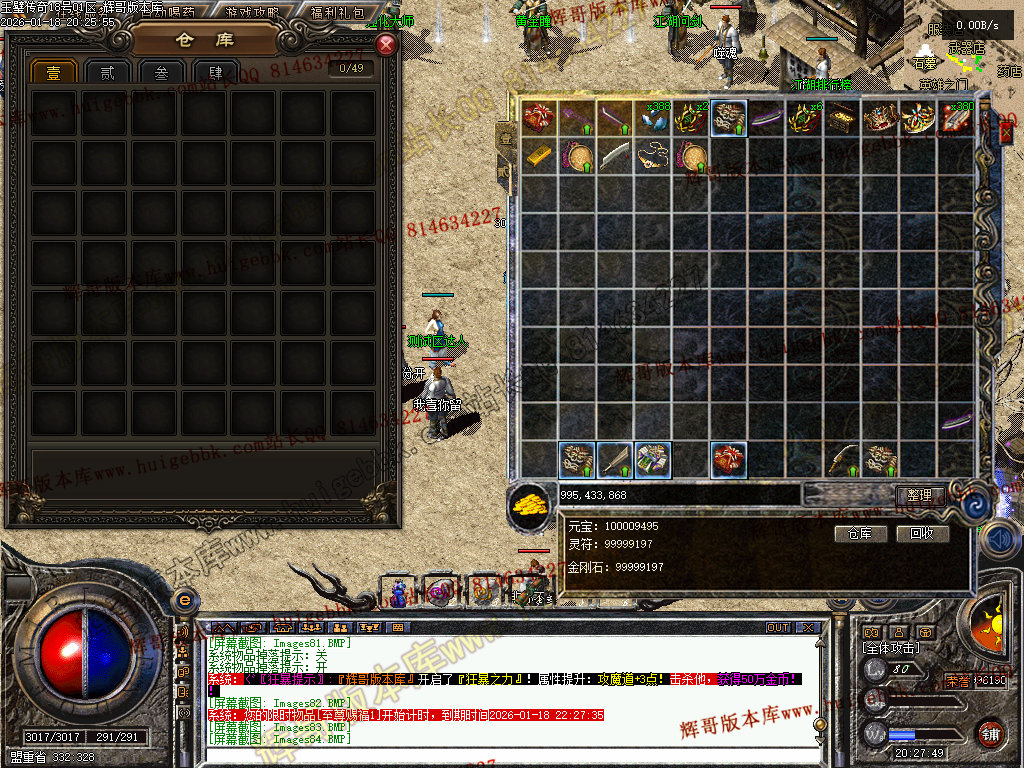Open warehouse tab 贰
Screen dimensions: 1024x768
pyautogui.click(x=107, y=72)
